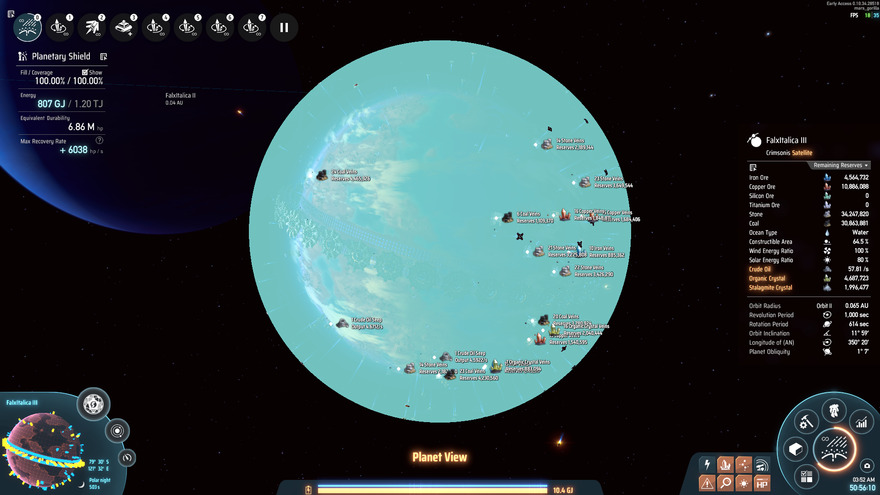
Task: Toggle the HP bar display
Action: (763, 483)
